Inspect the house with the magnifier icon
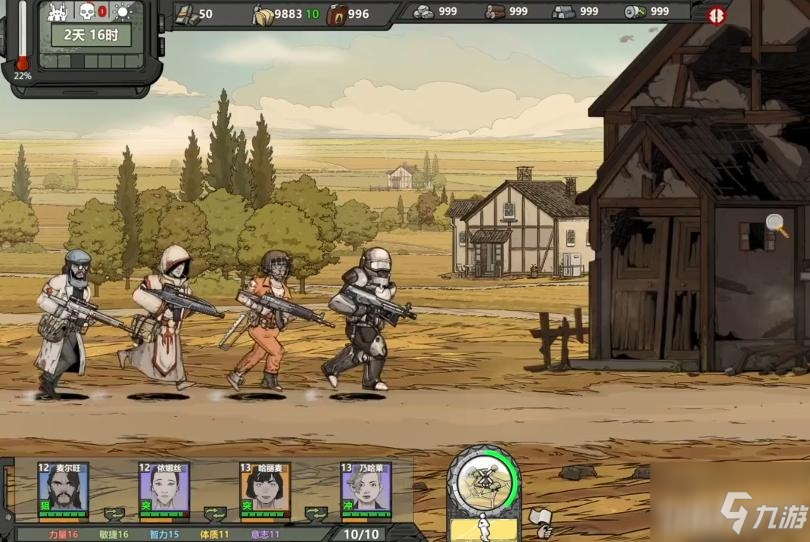Screen dimensions: 810x542 click(776, 225)
